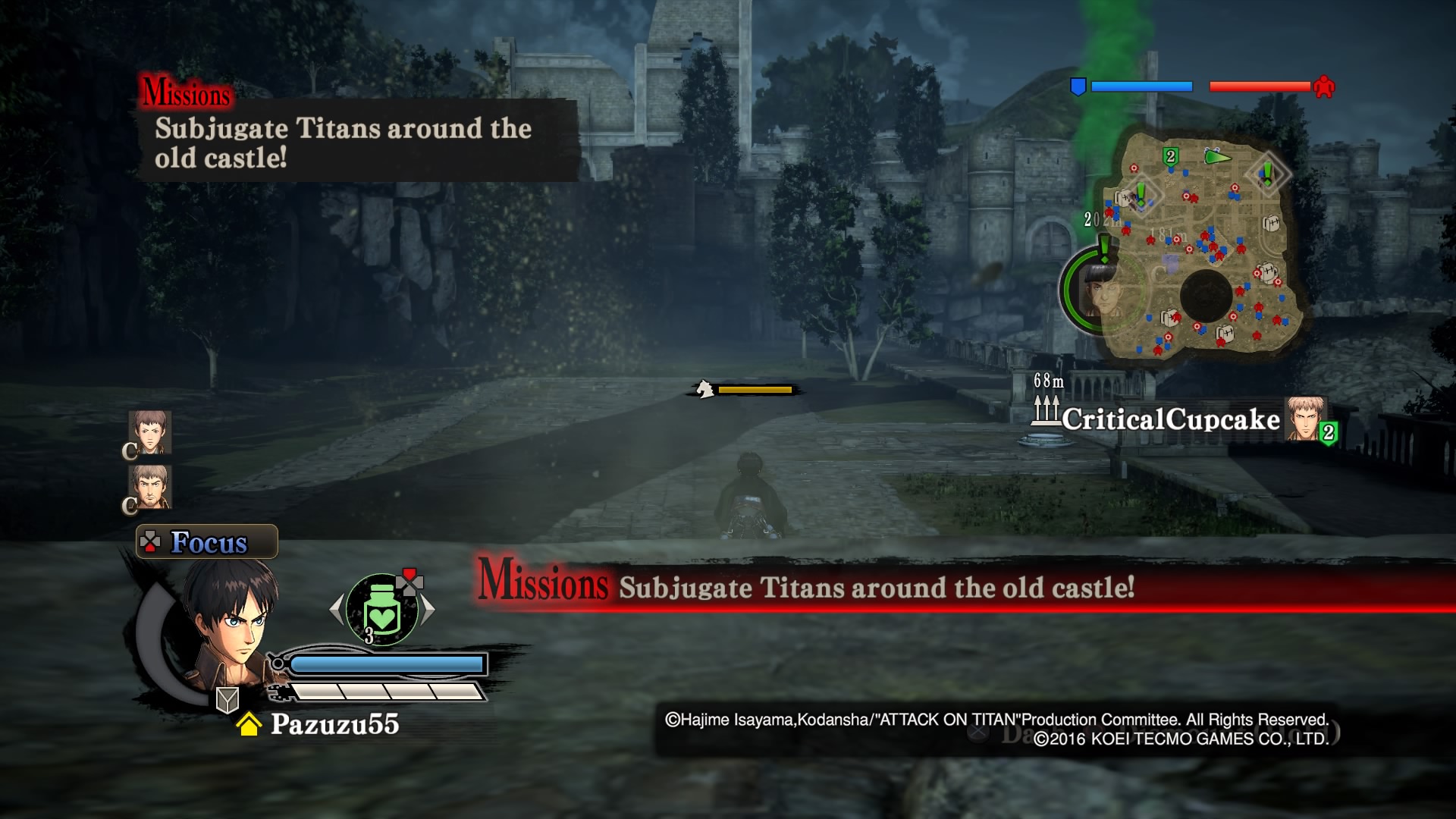Click the green flag marker on minimap
1456x819 pixels.
pos(1216,157)
